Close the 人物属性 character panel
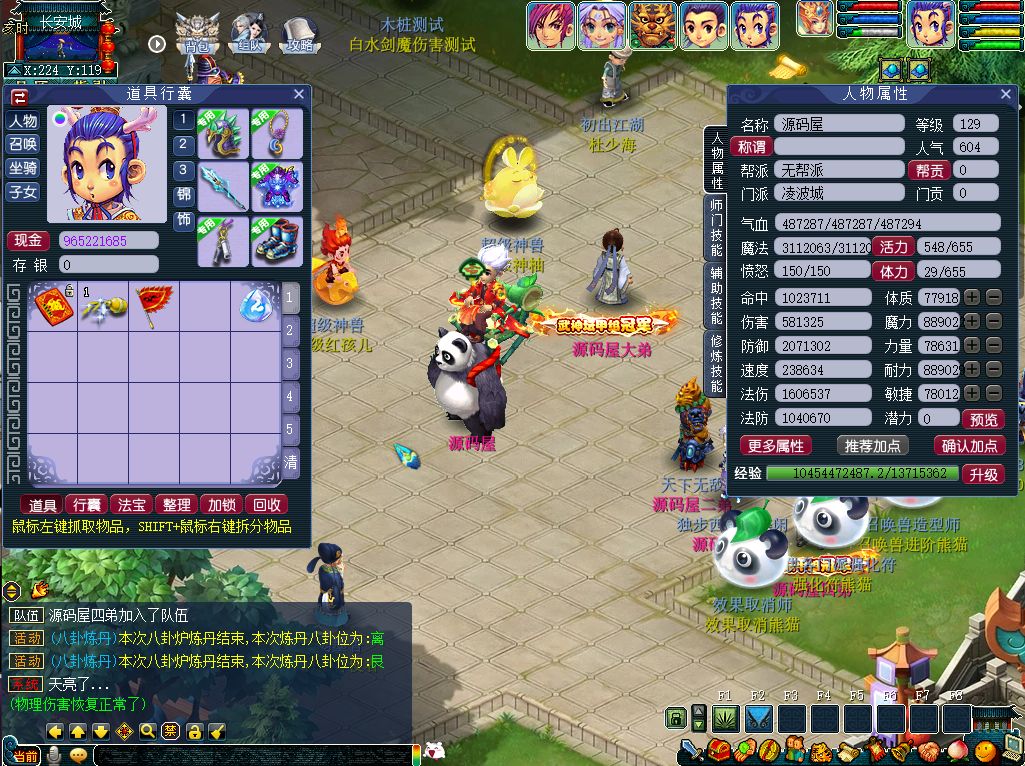 tap(1005, 94)
